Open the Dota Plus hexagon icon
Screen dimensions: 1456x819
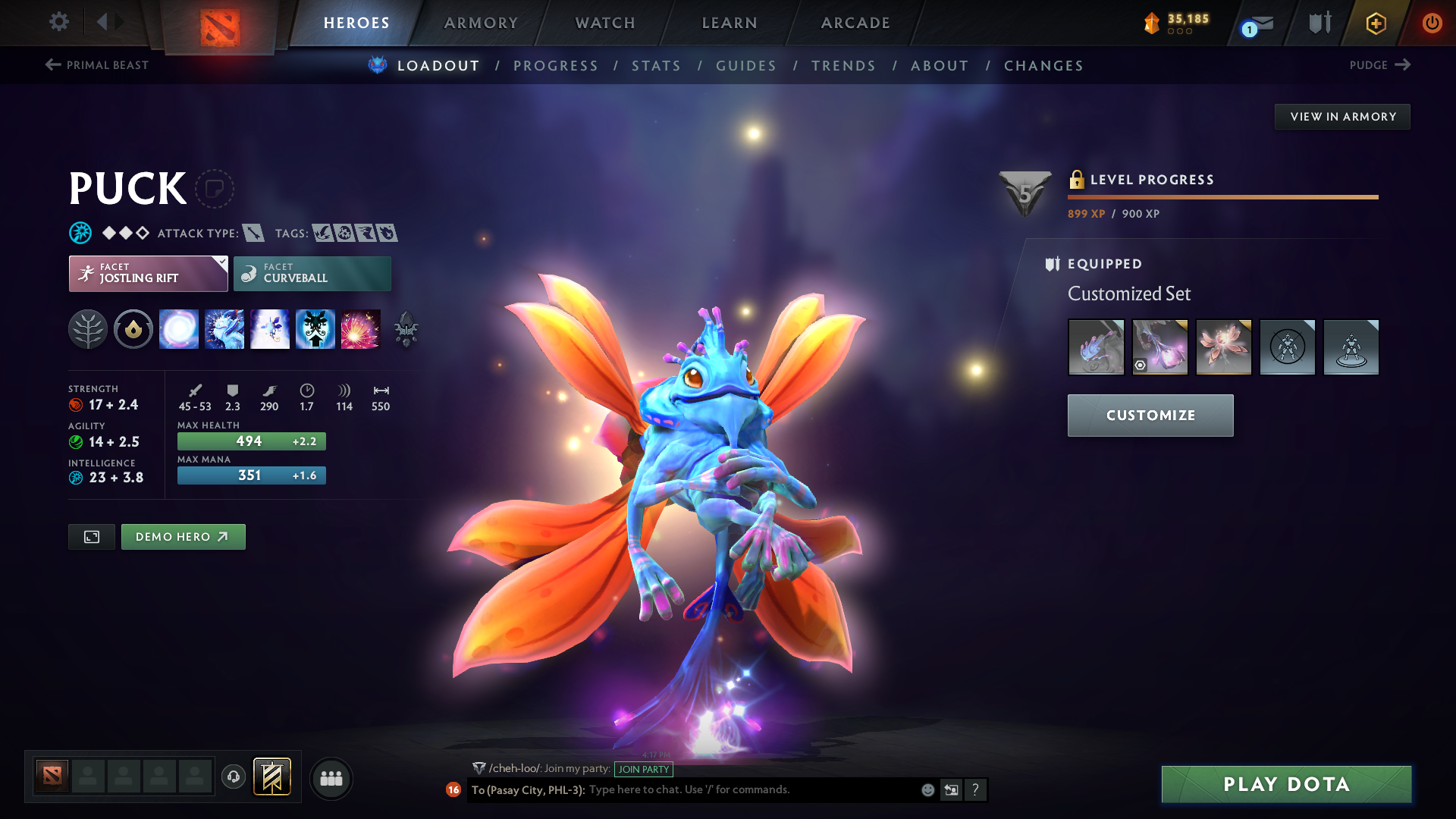tap(1376, 24)
